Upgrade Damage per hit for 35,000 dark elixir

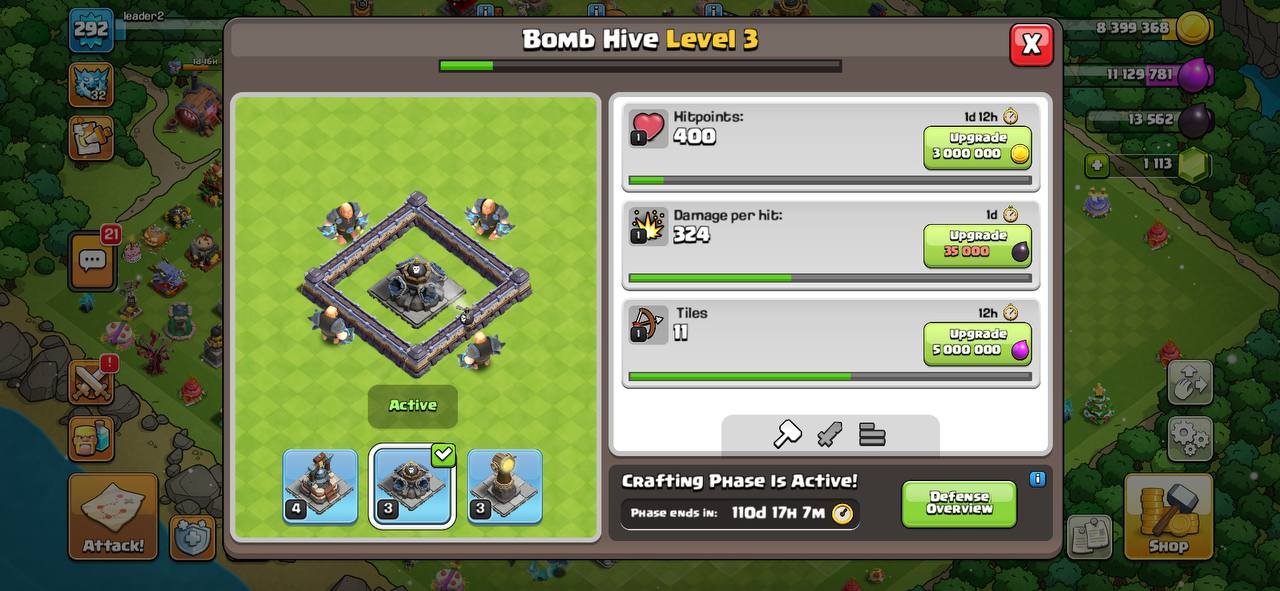(x=977, y=245)
